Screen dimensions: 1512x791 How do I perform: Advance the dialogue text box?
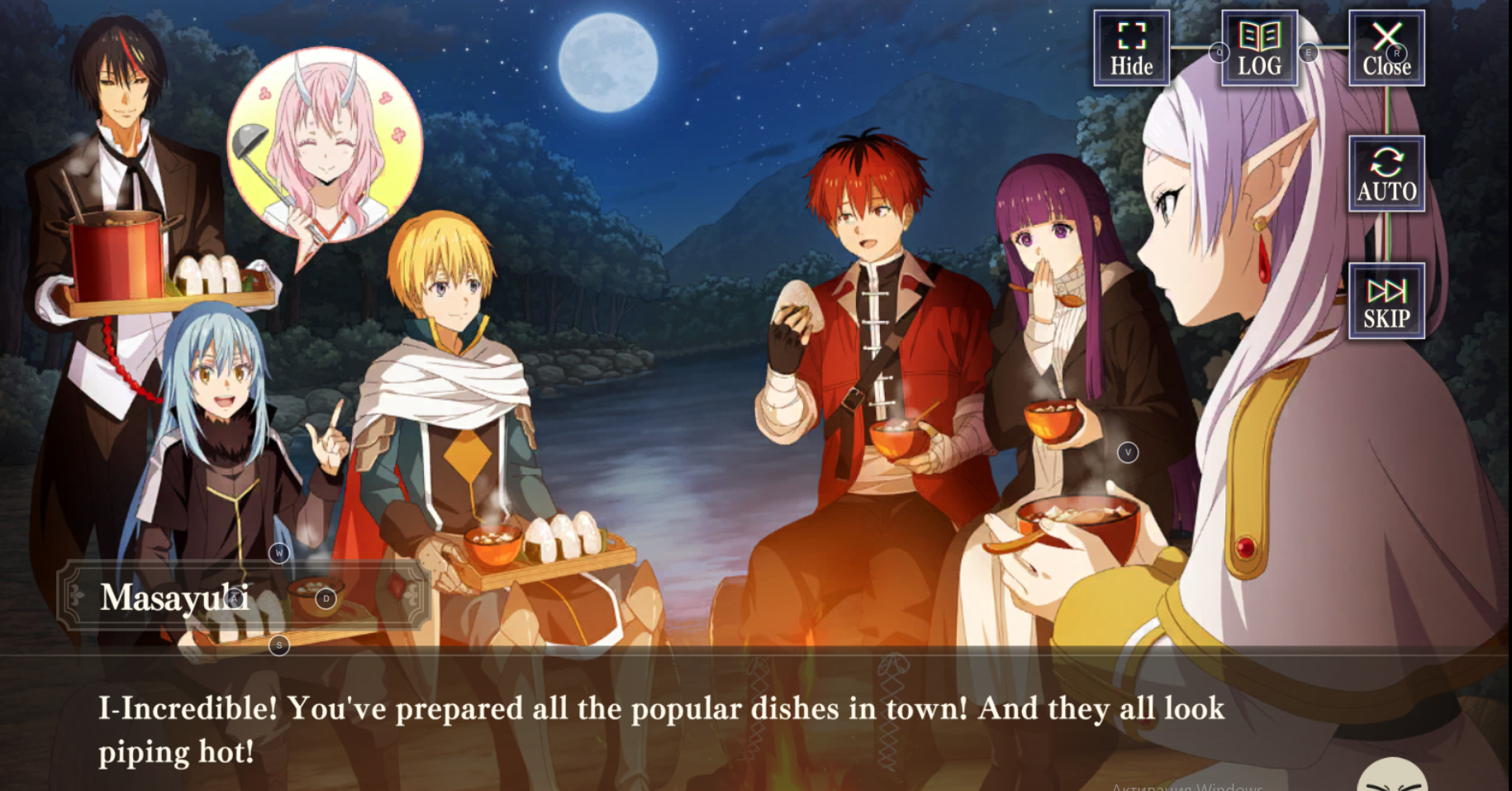tap(661, 729)
